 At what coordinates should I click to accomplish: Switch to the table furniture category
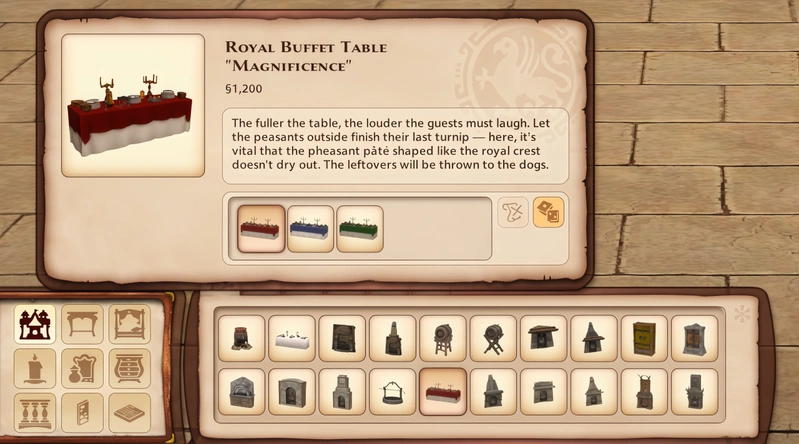83,324
